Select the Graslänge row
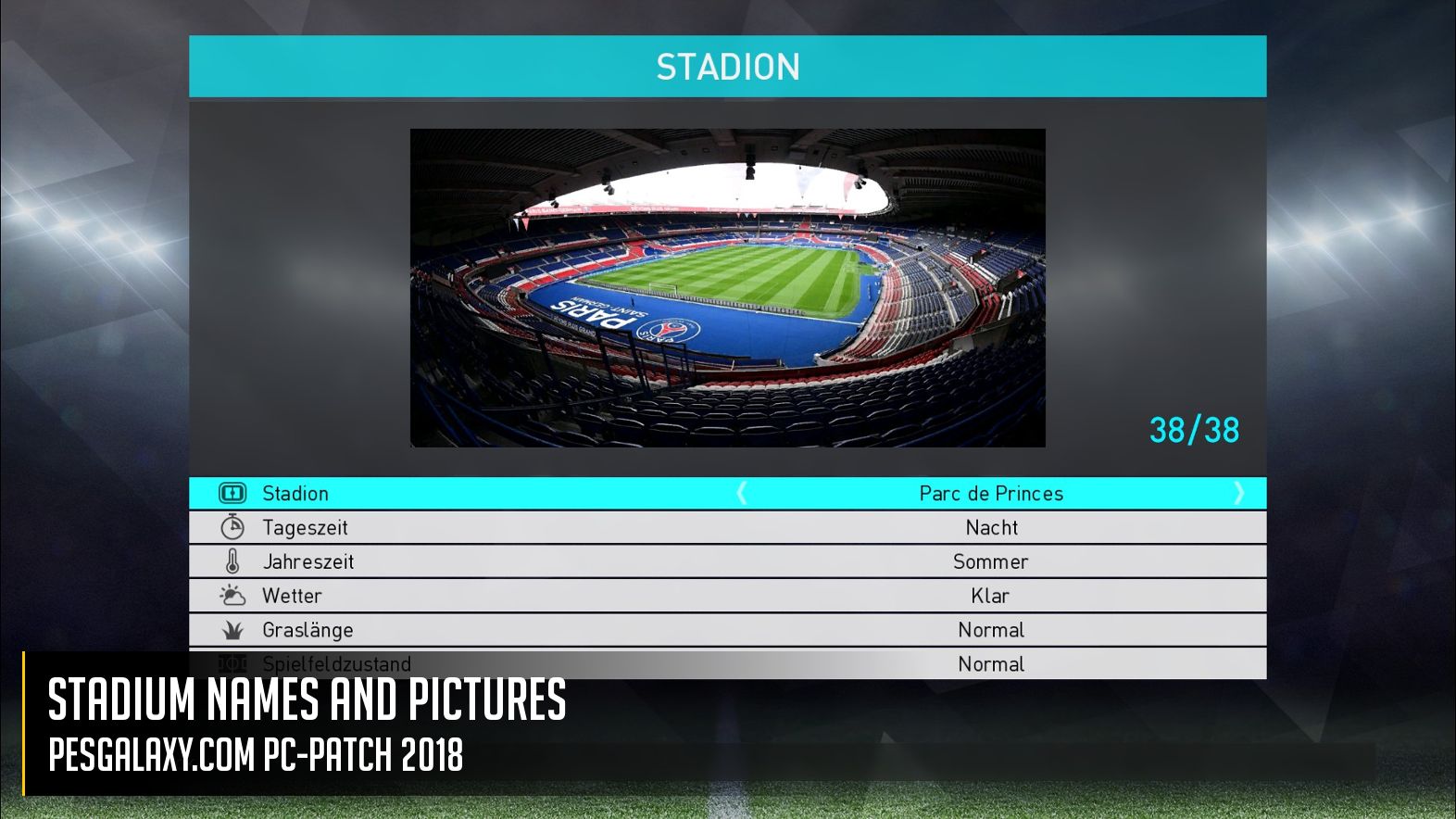 click(727, 630)
